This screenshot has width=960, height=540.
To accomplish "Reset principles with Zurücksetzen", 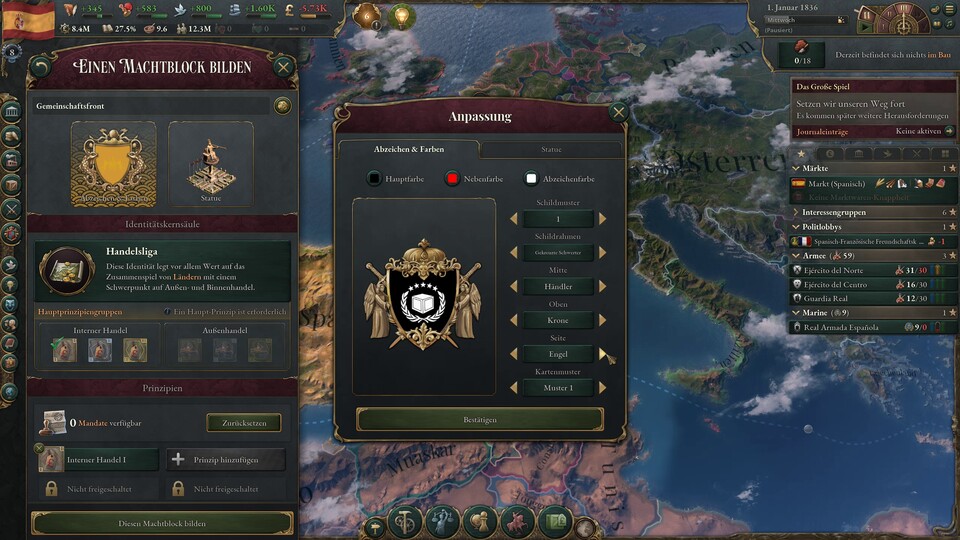I will point(244,423).
